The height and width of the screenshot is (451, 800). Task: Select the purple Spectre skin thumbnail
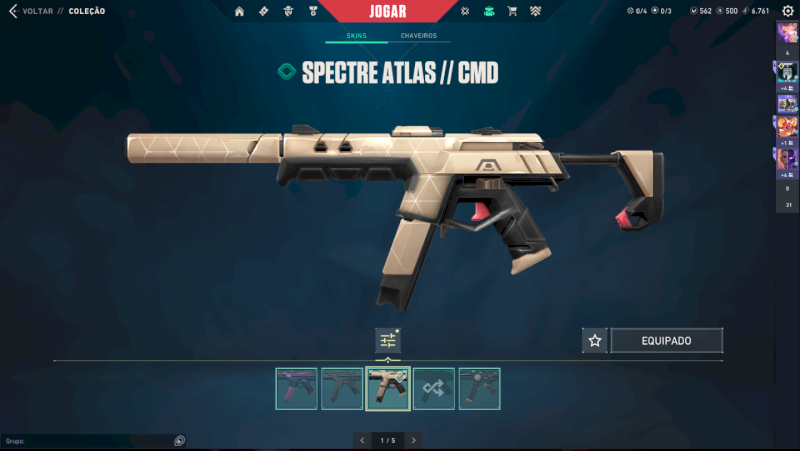pos(296,389)
